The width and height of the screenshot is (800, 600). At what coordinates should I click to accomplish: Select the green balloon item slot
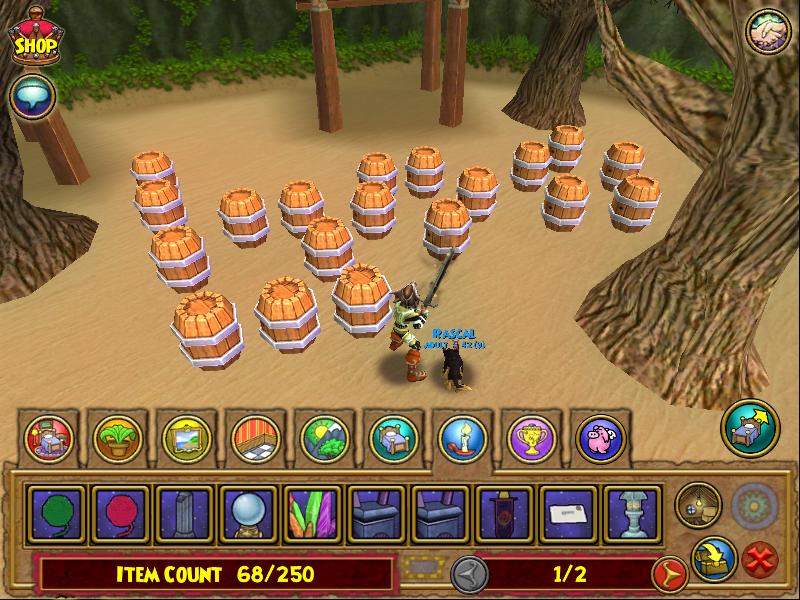click(x=58, y=513)
